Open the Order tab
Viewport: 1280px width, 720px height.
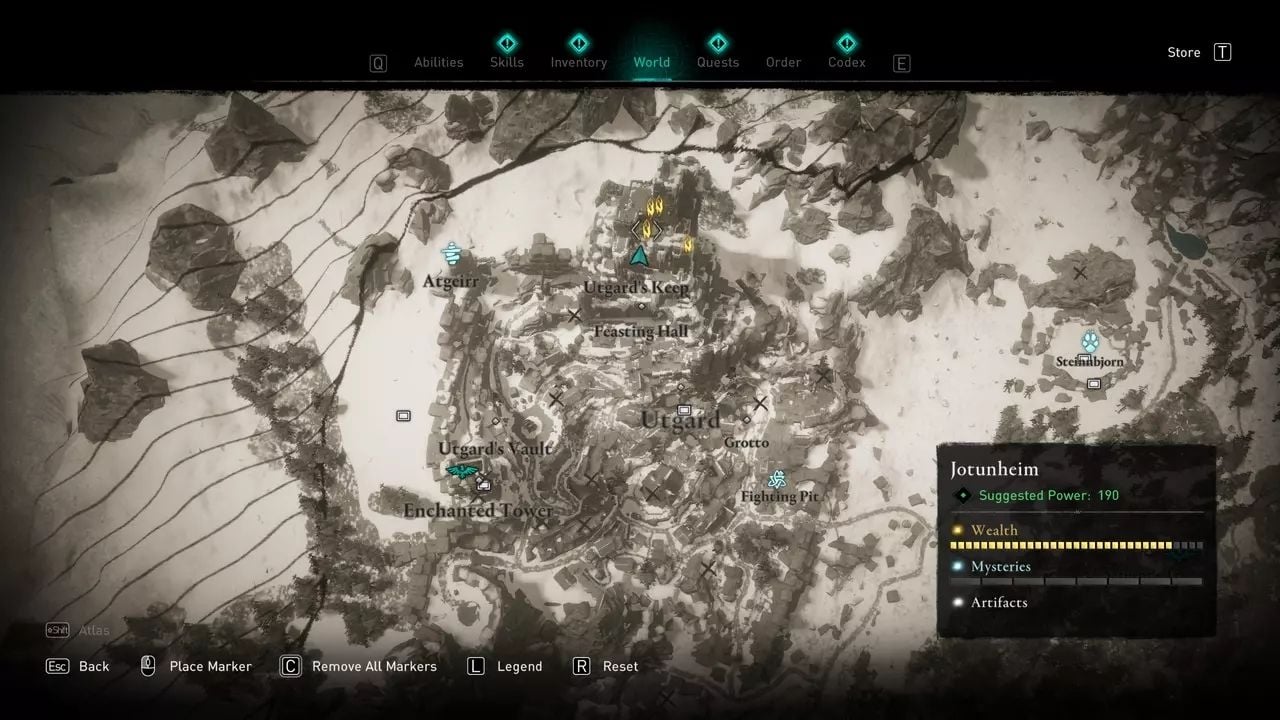pos(783,62)
